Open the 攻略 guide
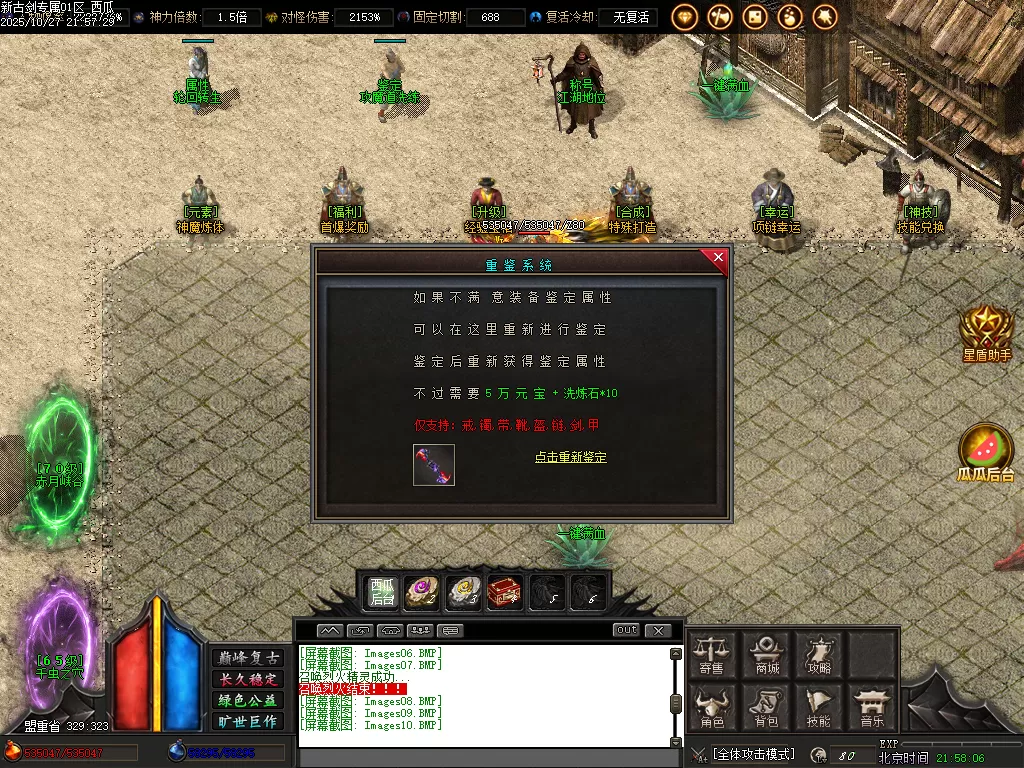 tap(820, 655)
